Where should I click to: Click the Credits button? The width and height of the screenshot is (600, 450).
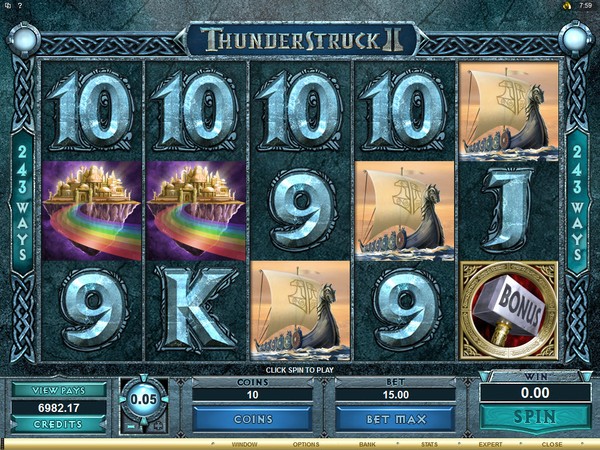click(x=58, y=424)
